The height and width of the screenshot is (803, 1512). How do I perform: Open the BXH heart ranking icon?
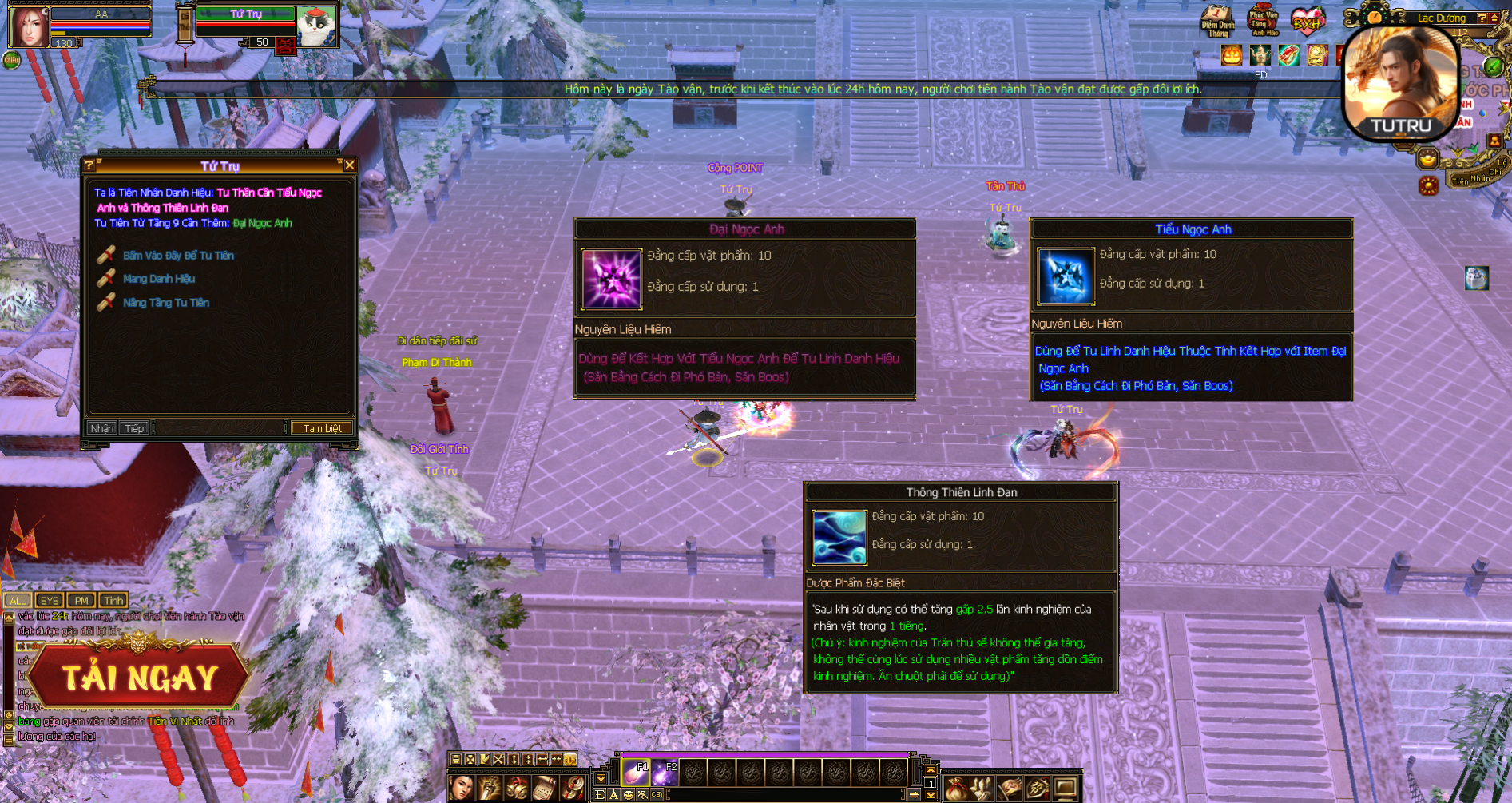(x=1308, y=21)
